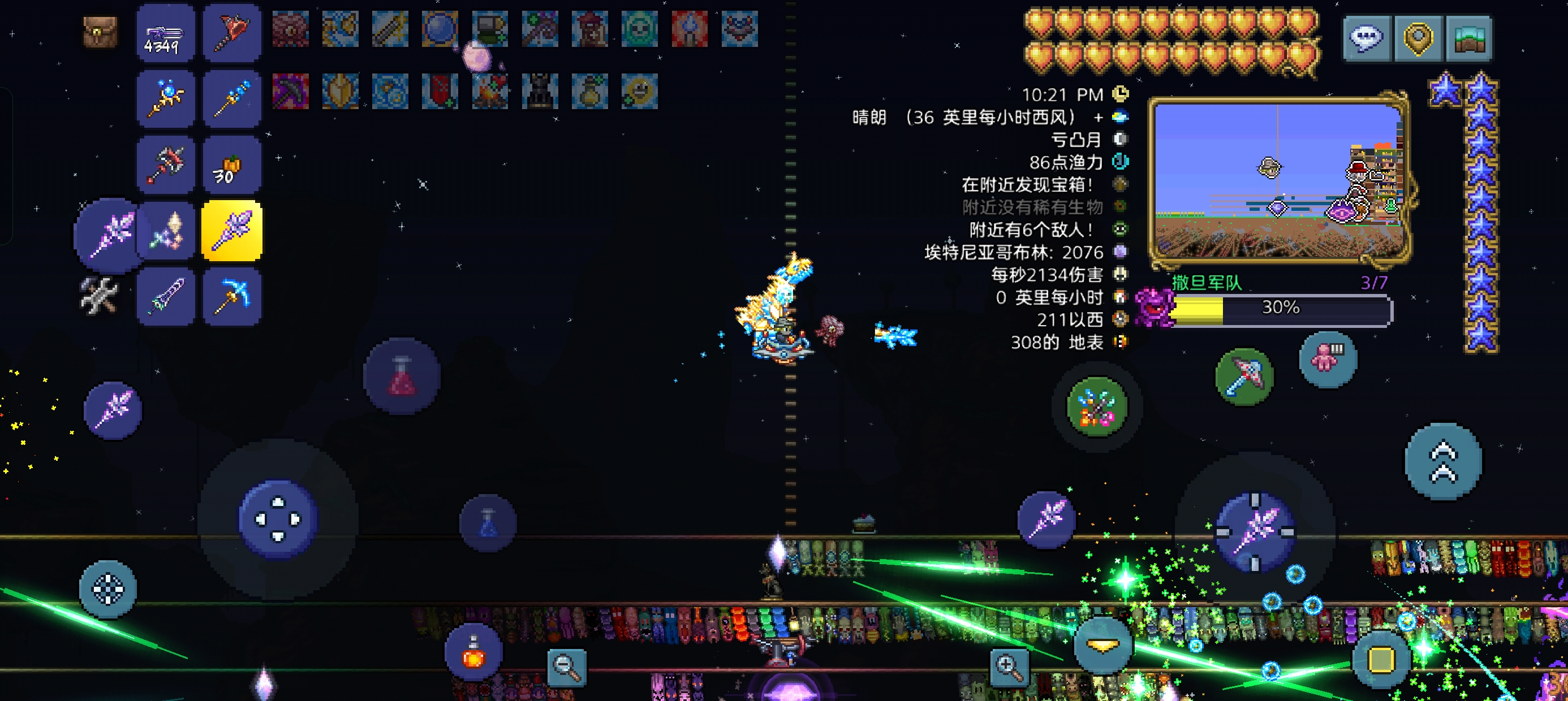Choose the pickaxe hotbar slot
The width and height of the screenshot is (1568, 701).
[231, 297]
